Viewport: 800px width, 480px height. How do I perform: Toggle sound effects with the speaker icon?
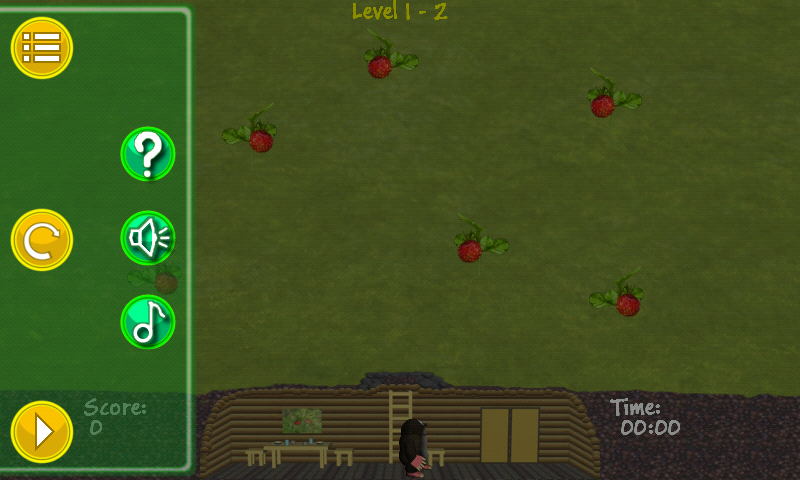tap(148, 238)
